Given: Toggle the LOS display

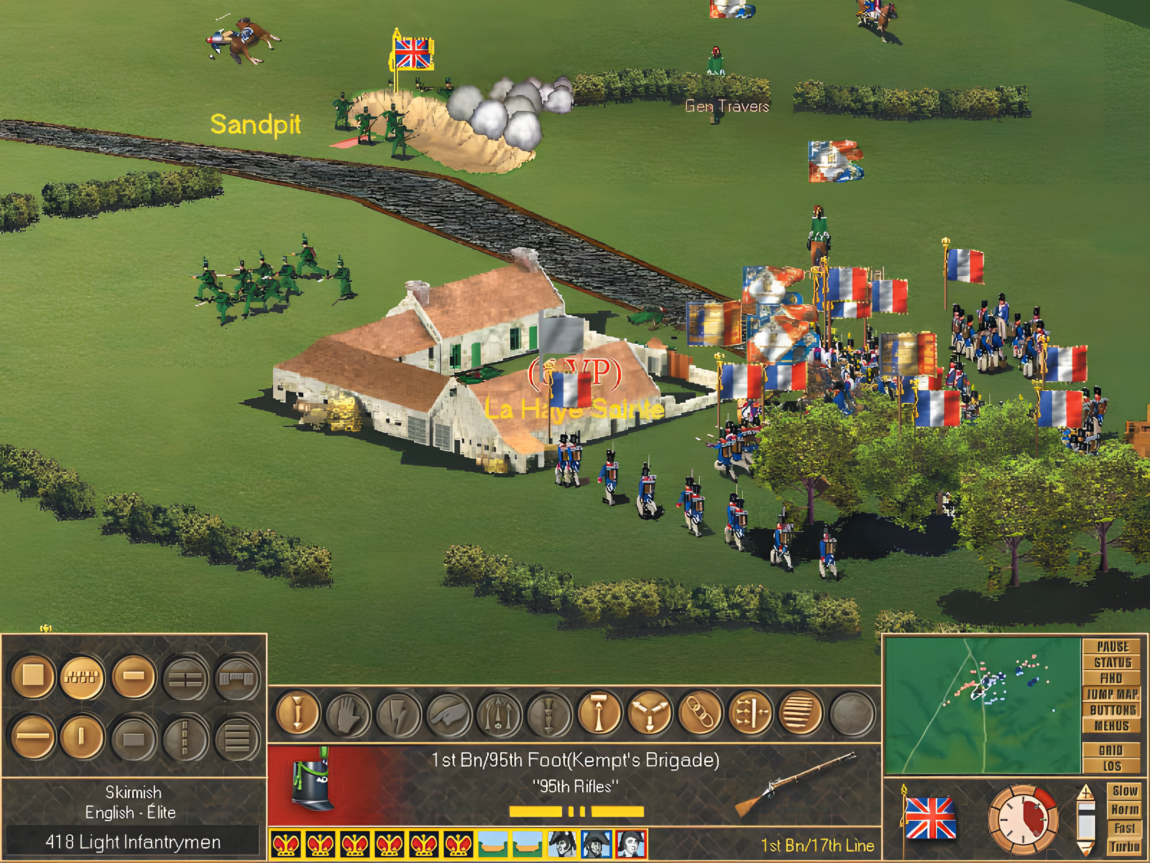Looking at the screenshot, I should [1111, 766].
